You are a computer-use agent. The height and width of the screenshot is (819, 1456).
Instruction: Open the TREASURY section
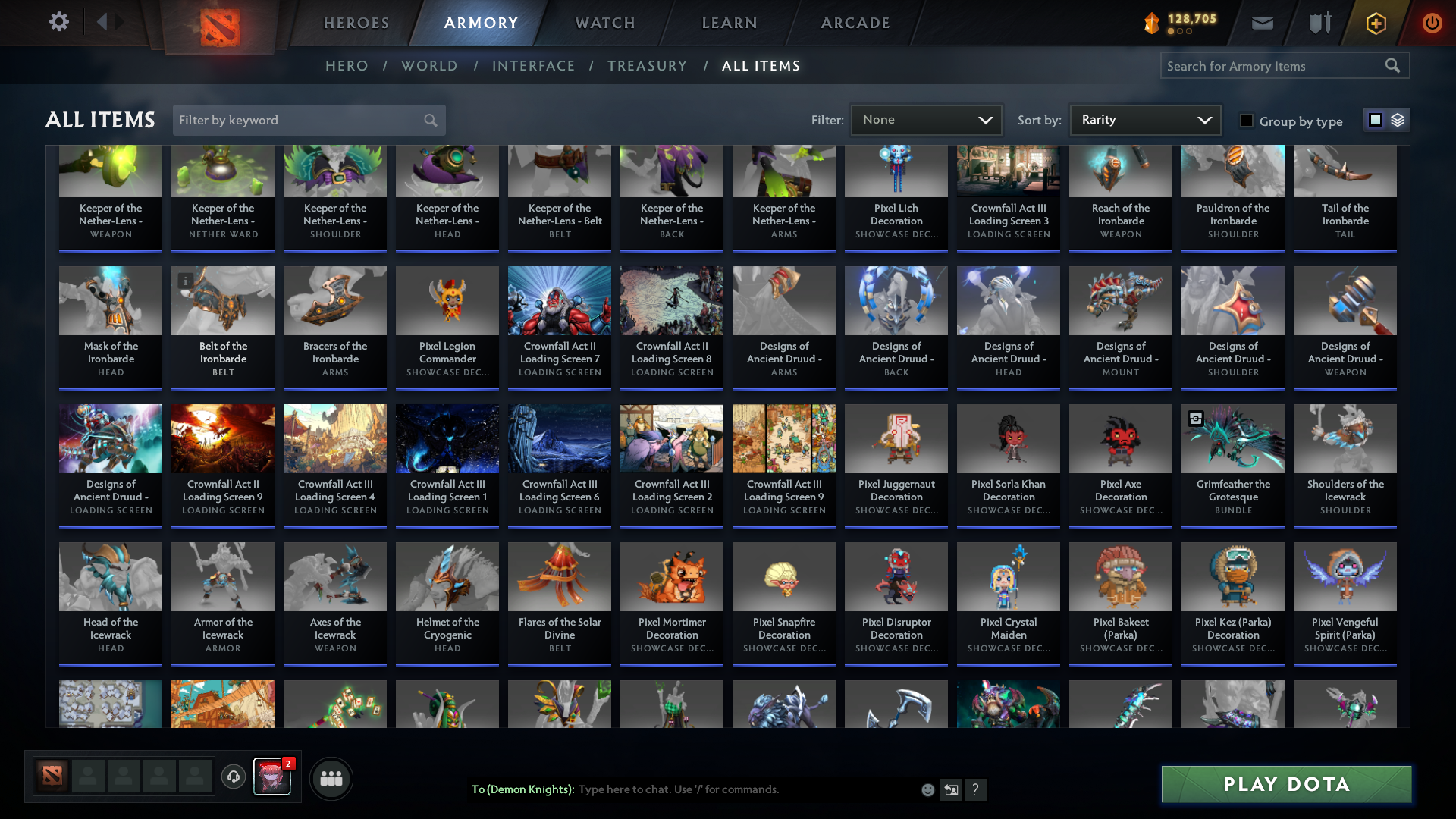647,66
